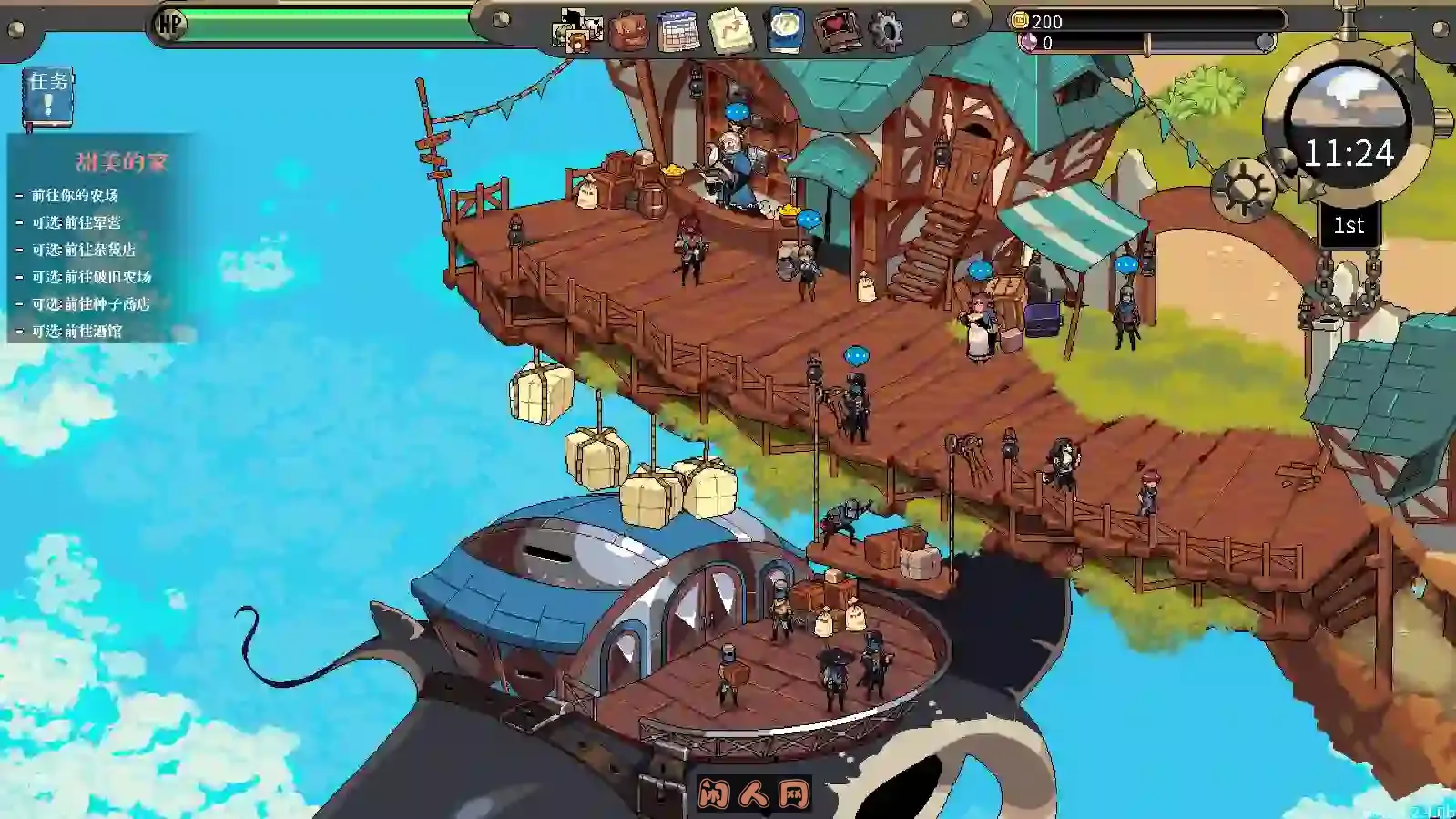Open the blue journal book
The width and height of the screenshot is (1456, 819).
pos(785,30)
